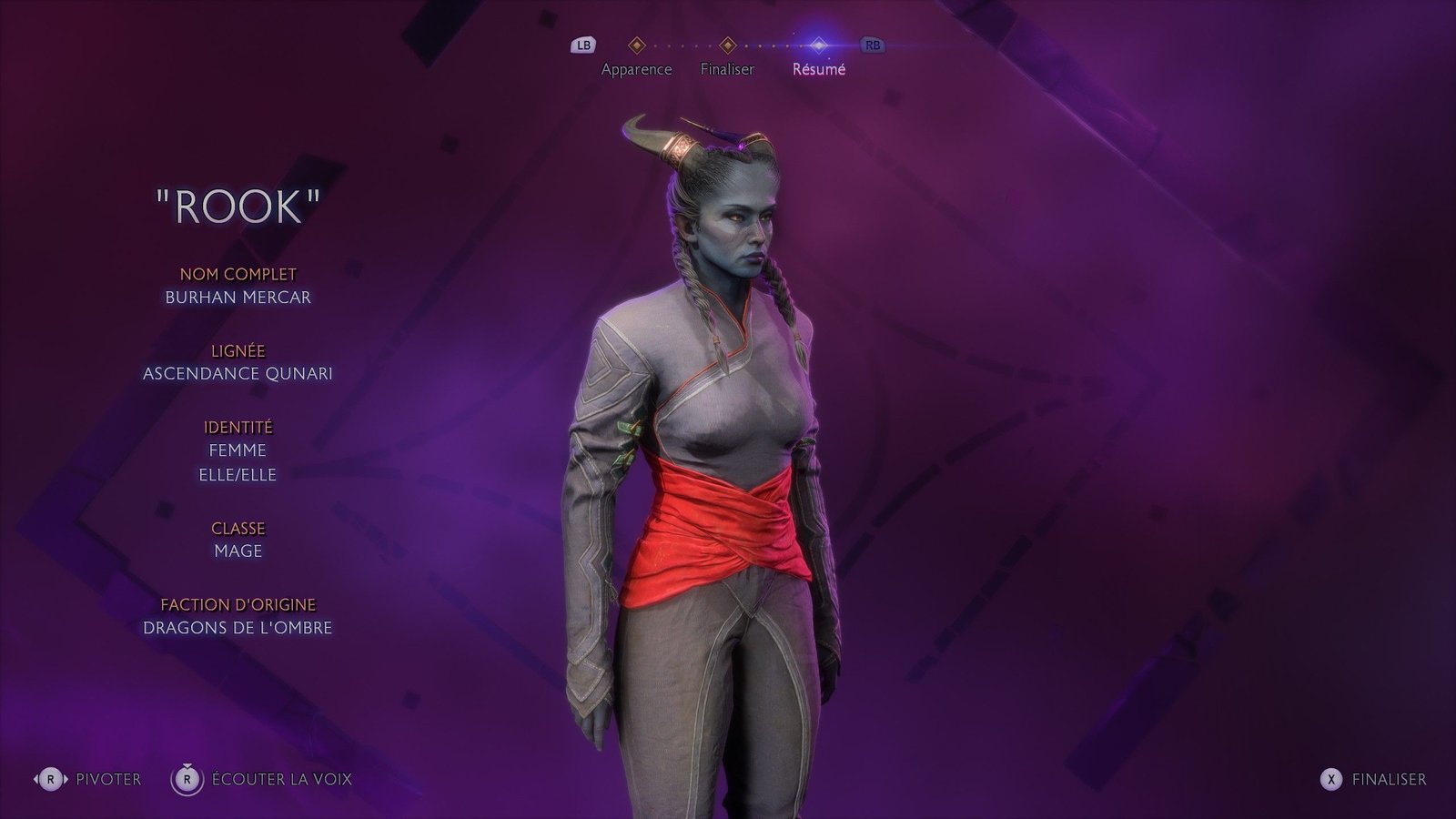Click the Finaliser button to confirm character
1456x819 pixels.
(1373, 779)
